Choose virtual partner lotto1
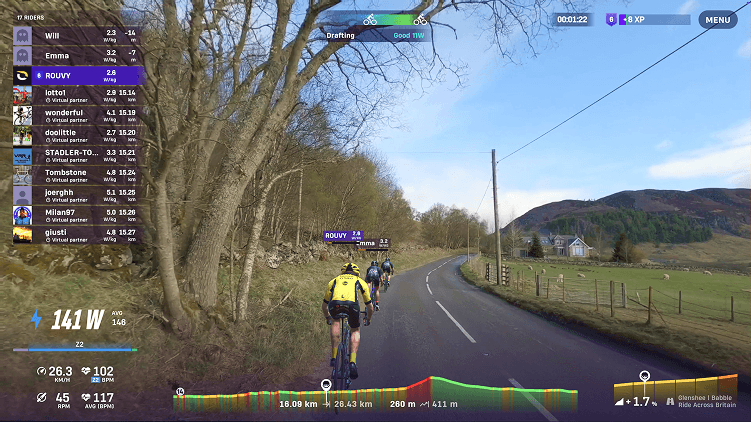The height and width of the screenshot is (422, 751). [76, 95]
